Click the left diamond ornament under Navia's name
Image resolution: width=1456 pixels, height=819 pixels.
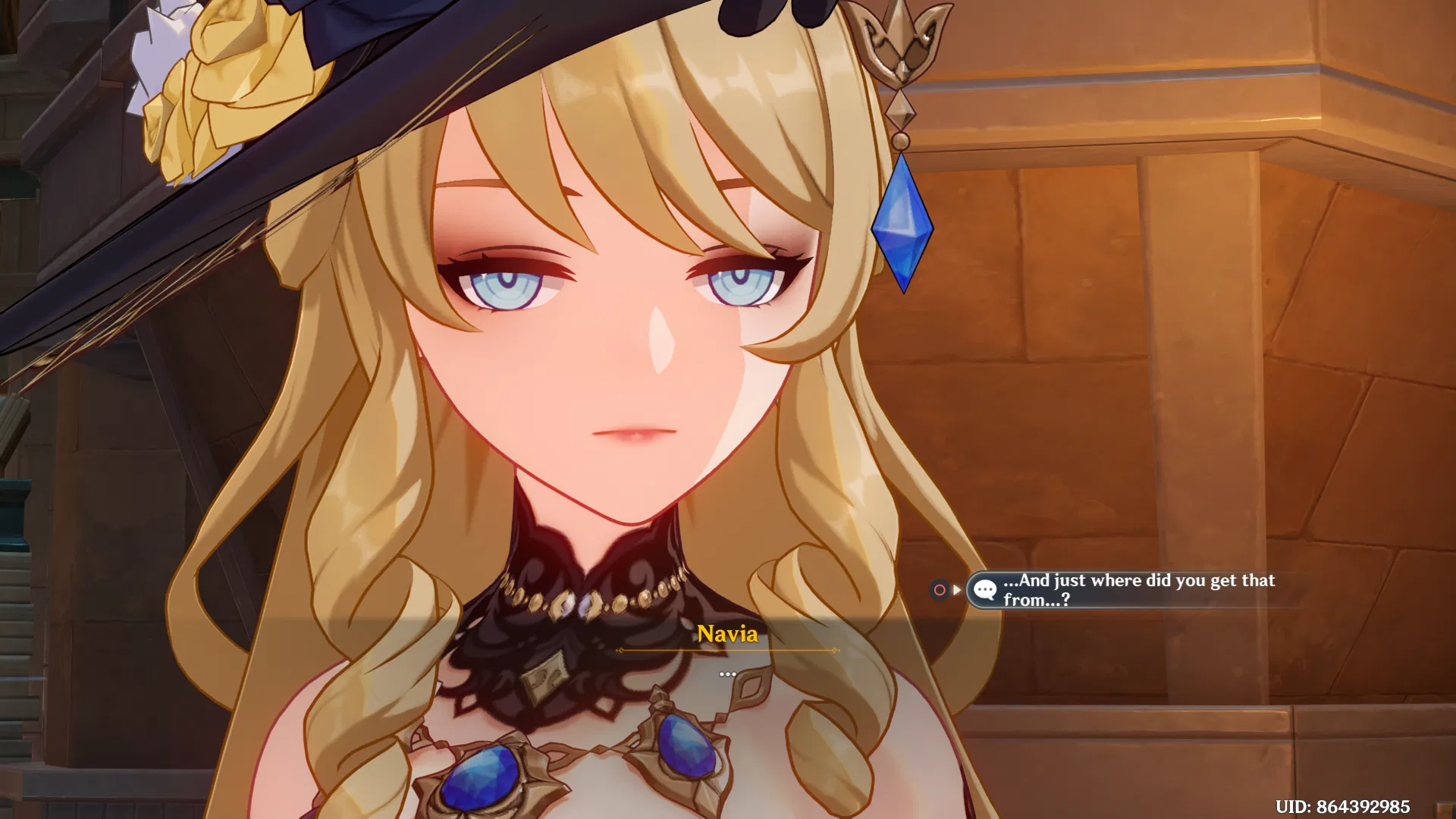622,650
